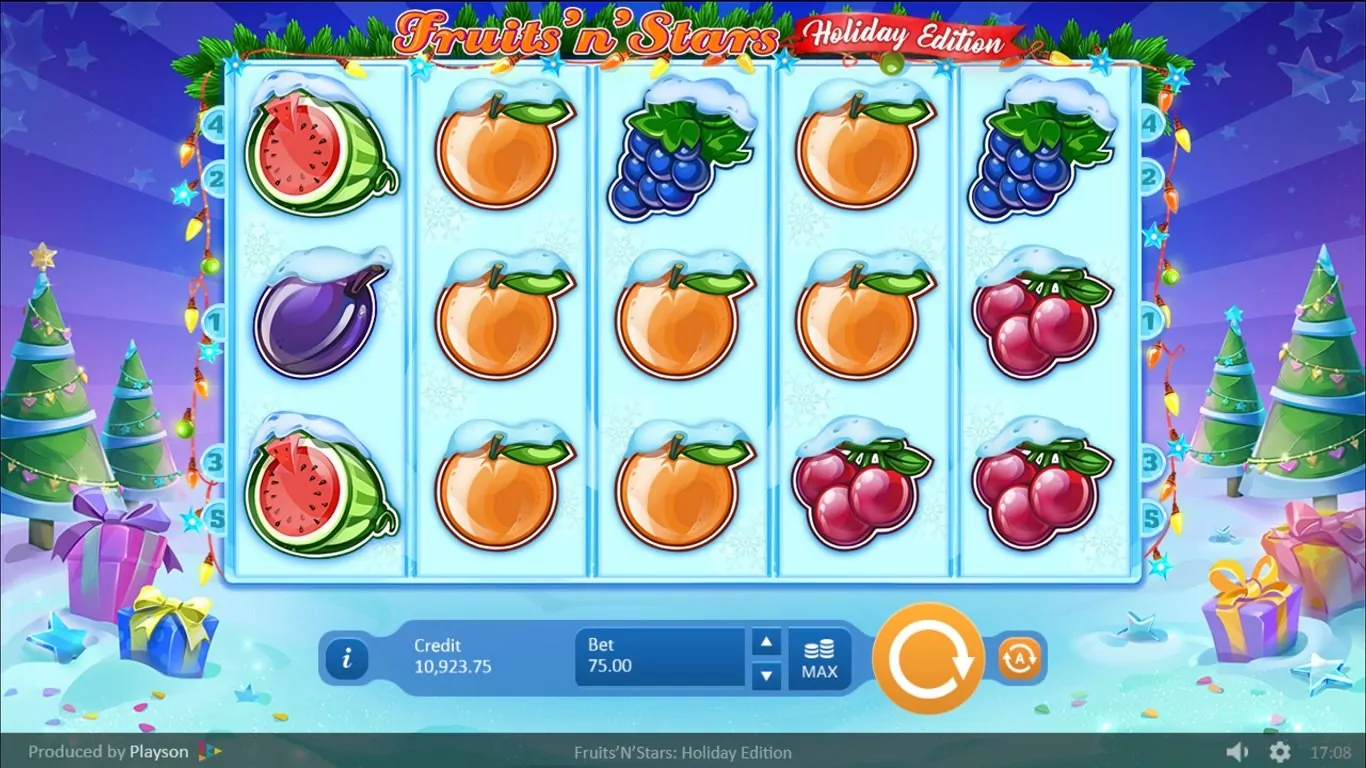Viewport: 1366px width, 768px height.
Task: Set the bet to MAX
Action: click(x=819, y=659)
